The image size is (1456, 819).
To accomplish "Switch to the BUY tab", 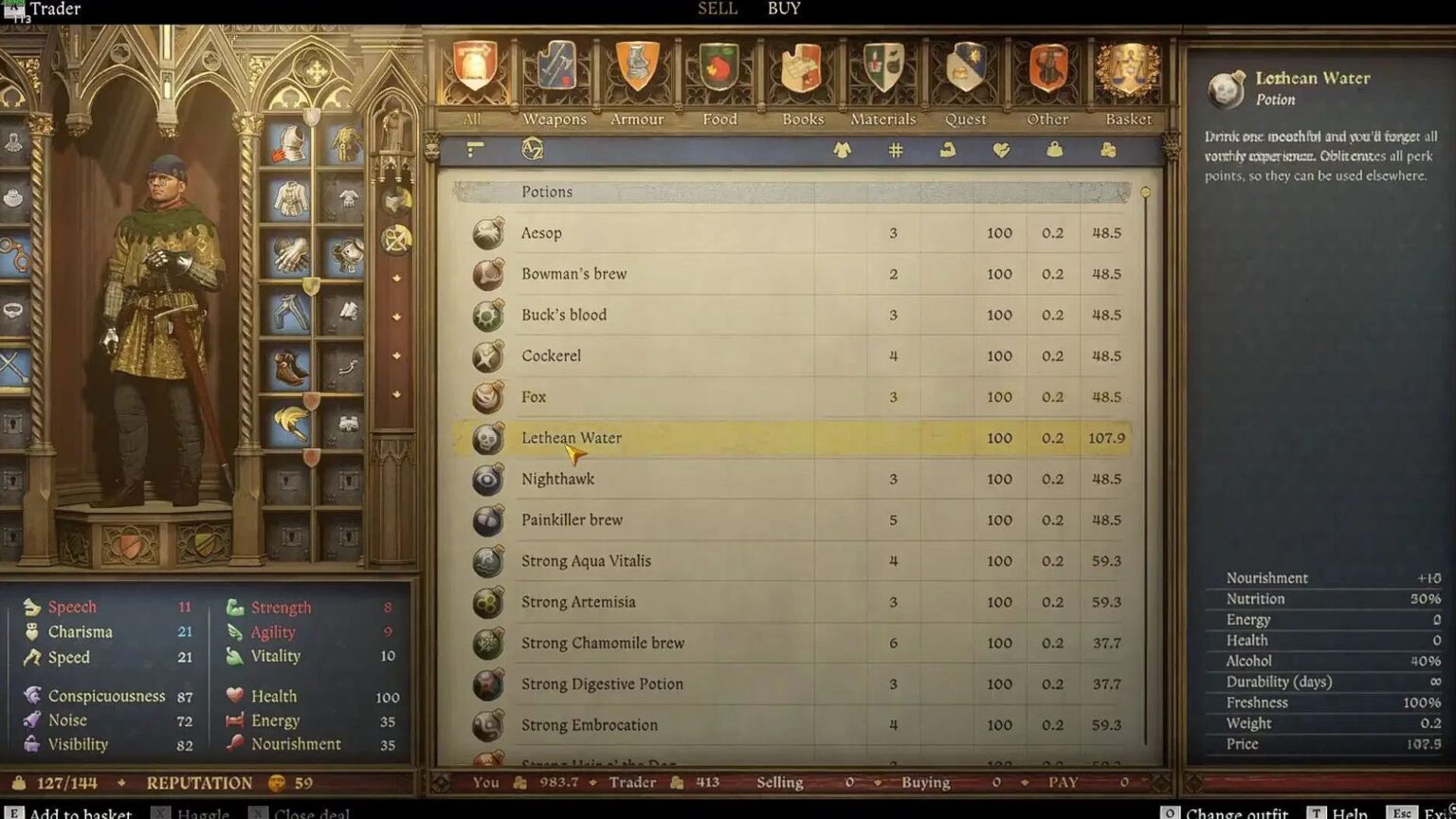I will 783,9.
